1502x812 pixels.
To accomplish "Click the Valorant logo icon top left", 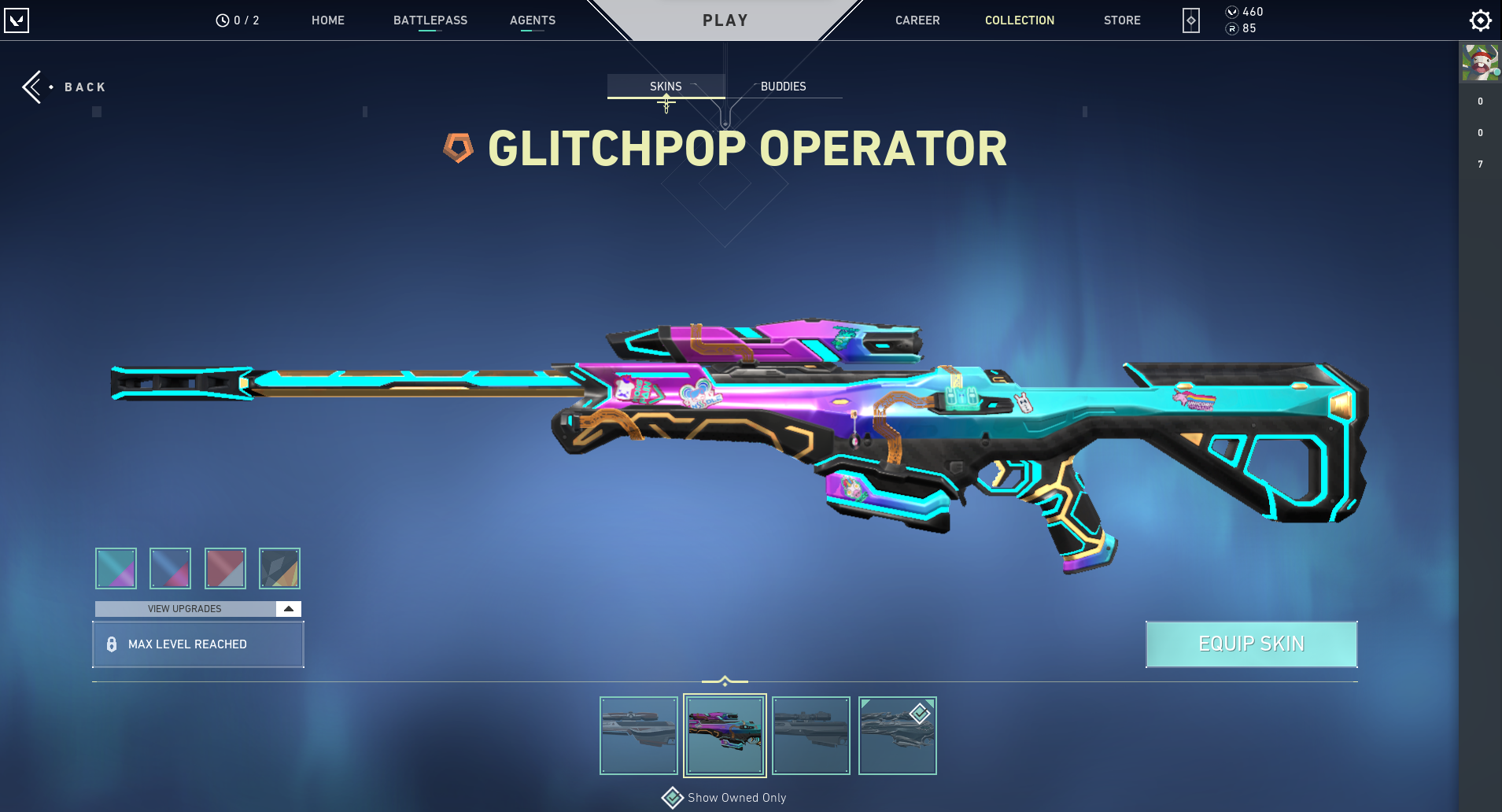I will pos(18,20).
